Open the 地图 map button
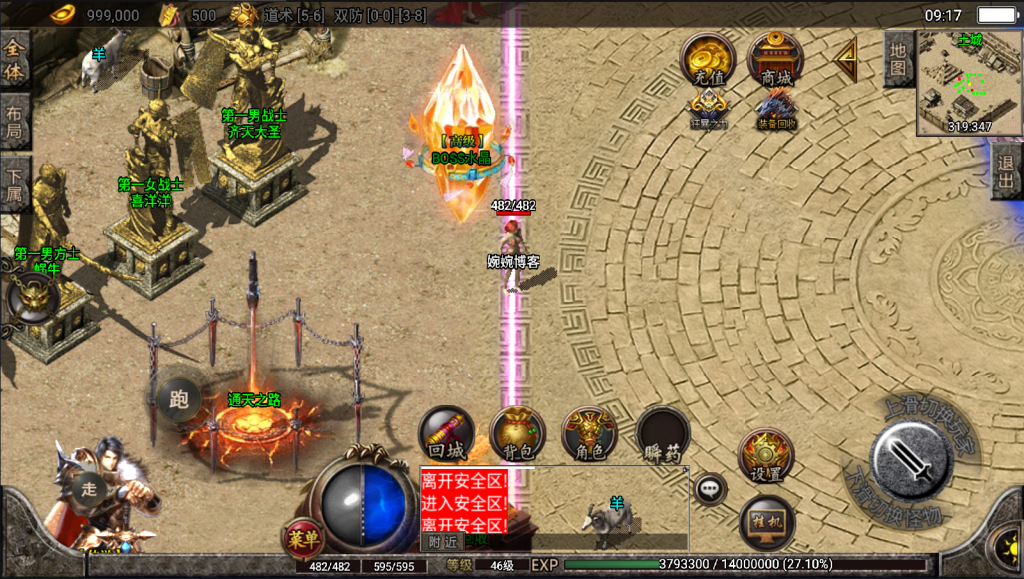Image resolution: width=1024 pixels, height=579 pixels. coord(898,59)
